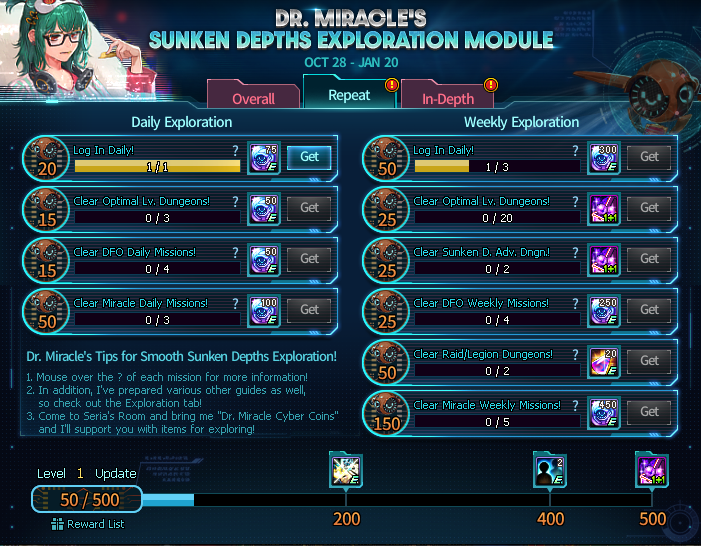Select the 450-coin reward icon for Miracle Weekly Missions

tap(604, 412)
